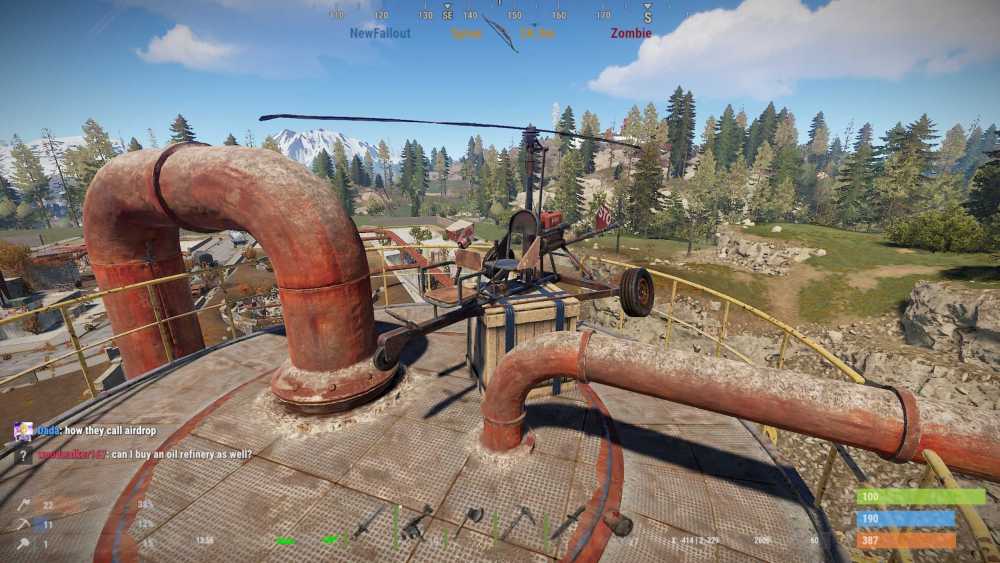Screen dimensions: 1000x563
Task: Select the sword in the hotbar
Action: (368, 521)
